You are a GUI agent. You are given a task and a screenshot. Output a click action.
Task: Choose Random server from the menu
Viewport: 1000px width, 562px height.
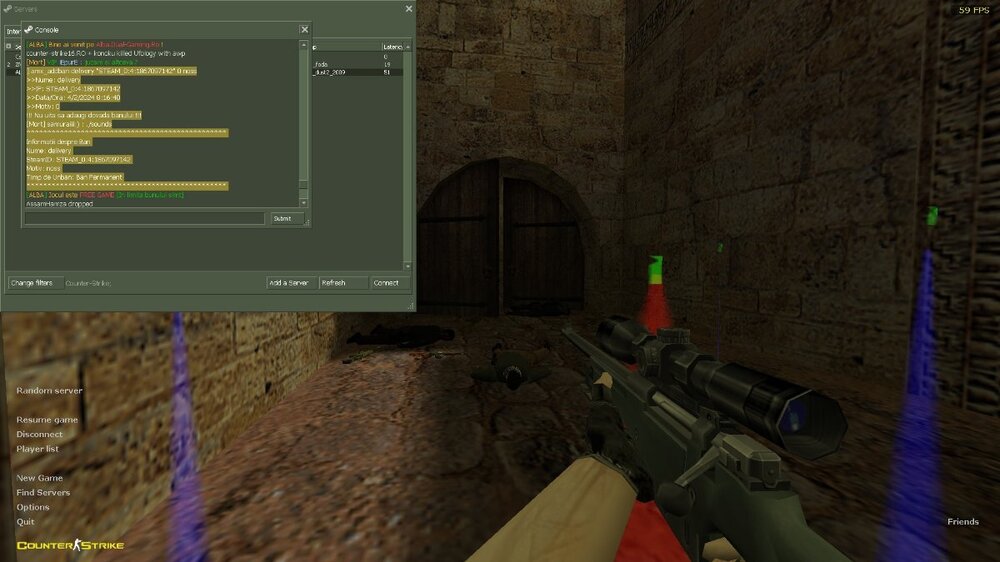click(x=49, y=391)
